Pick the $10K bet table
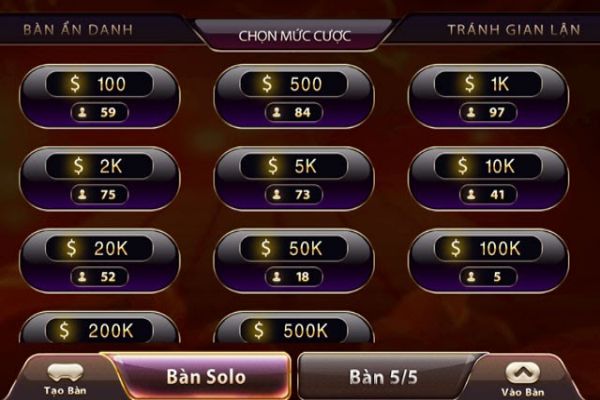This screenshot has height=400, width=600. [486, 179]
